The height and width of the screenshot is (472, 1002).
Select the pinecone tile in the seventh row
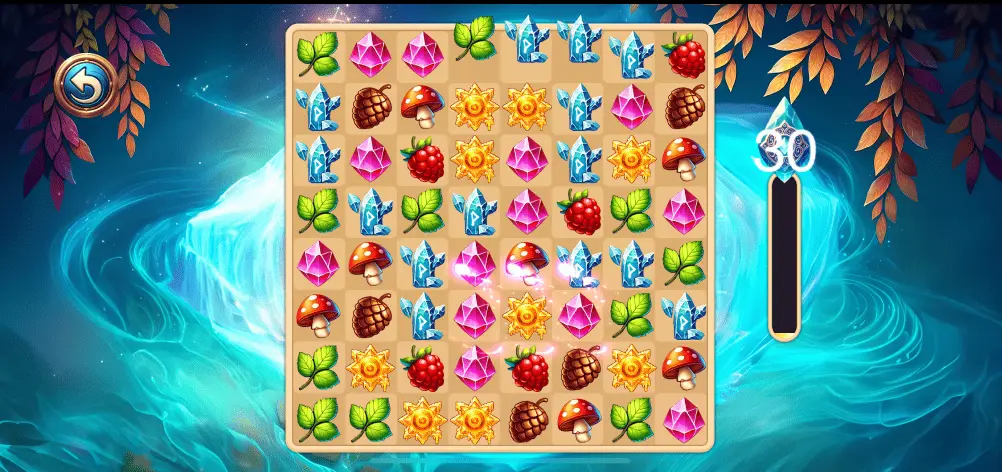click(580, 368)
